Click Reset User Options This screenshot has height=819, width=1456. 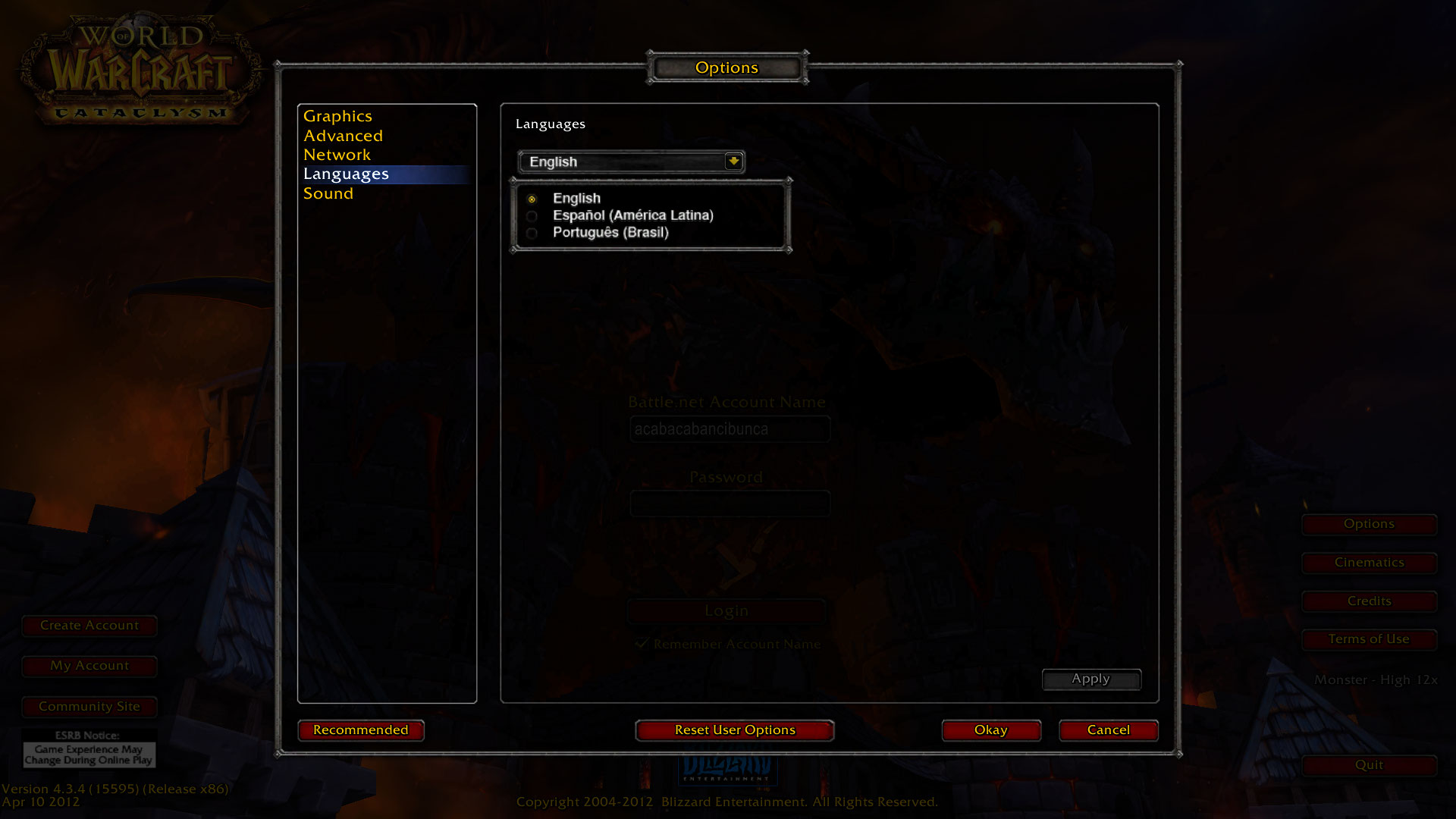pyautogui.click(x=735, y=730)
